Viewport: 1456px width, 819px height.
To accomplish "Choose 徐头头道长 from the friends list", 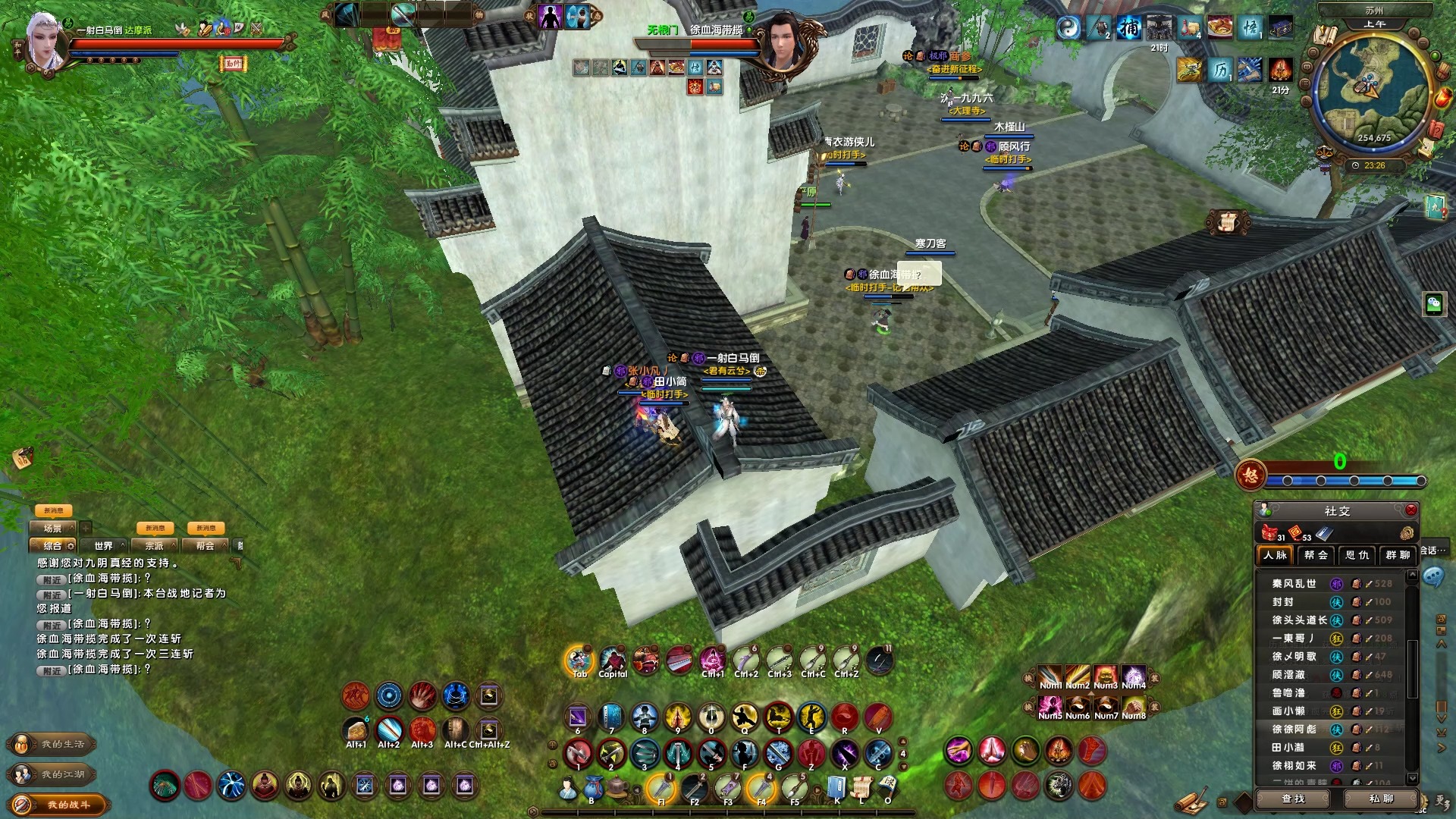I will (x=1299, y=620).
